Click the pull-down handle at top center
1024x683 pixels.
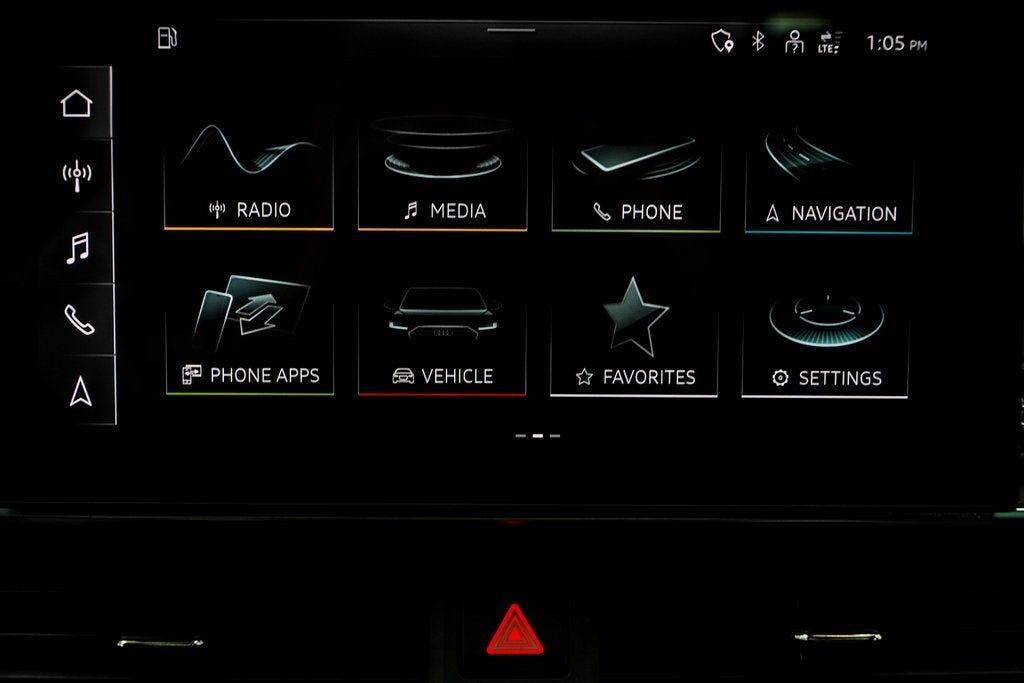point(511,29)
